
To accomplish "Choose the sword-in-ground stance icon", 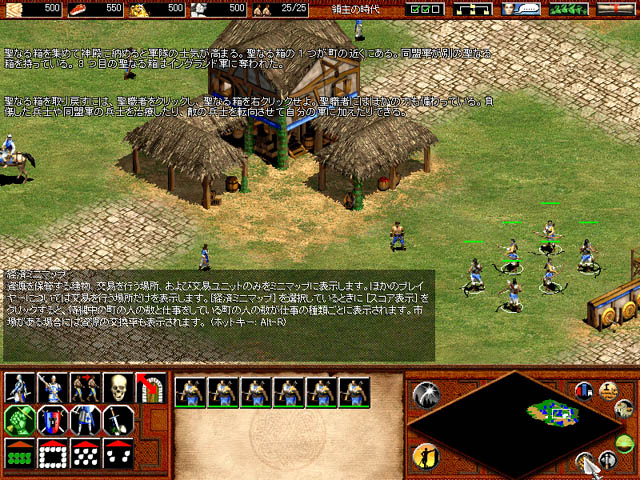I will tap(117, 420).
